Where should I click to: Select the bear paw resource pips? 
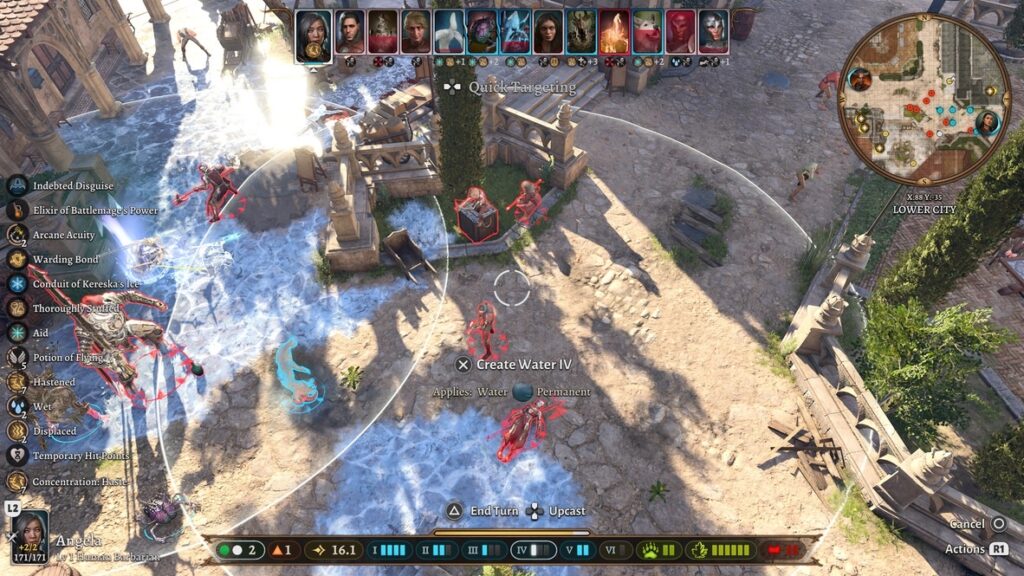(x=661, y=550)
